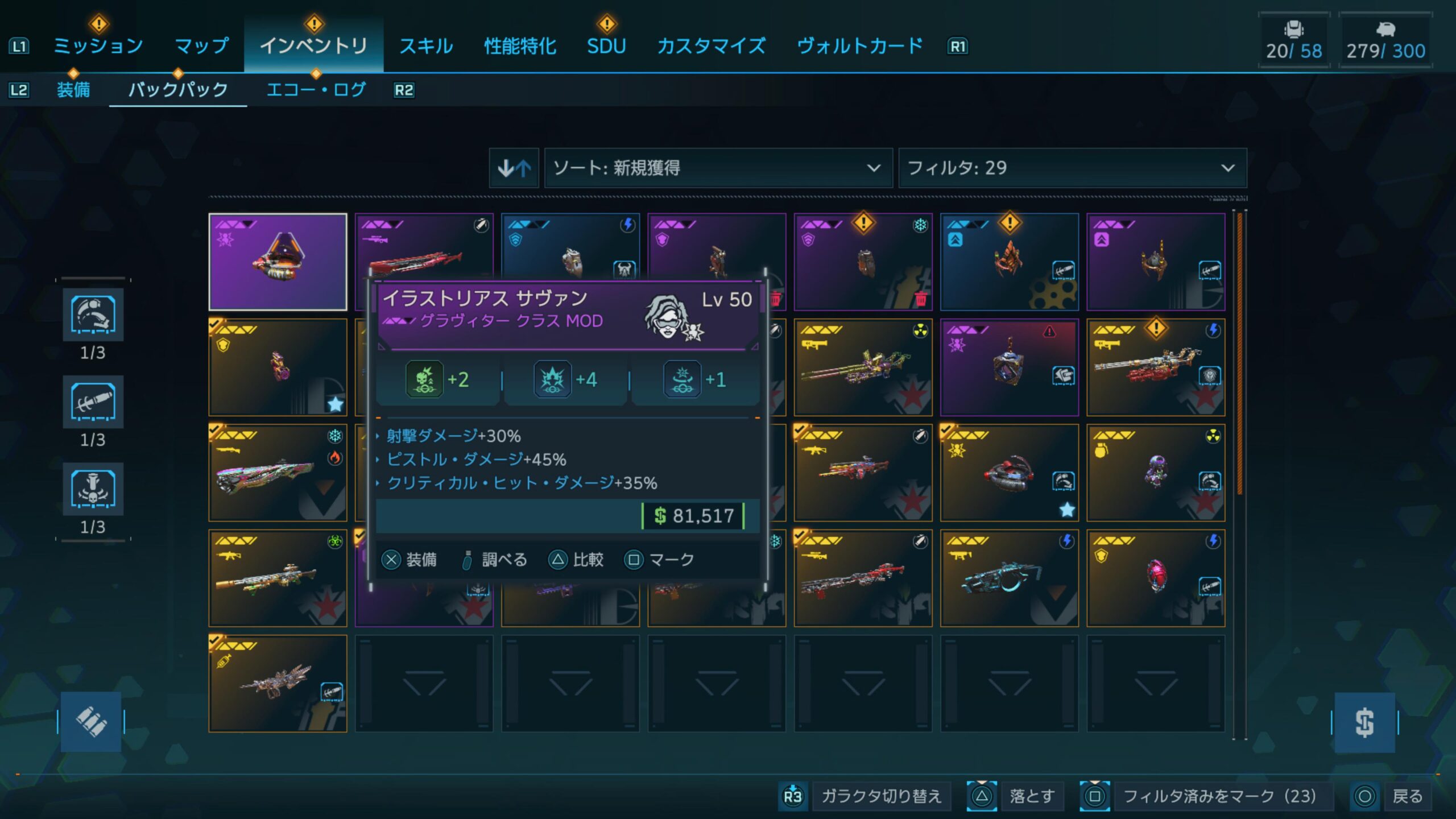
Task: Choose 比較 in the item tooltip
Action: (576, 560)
